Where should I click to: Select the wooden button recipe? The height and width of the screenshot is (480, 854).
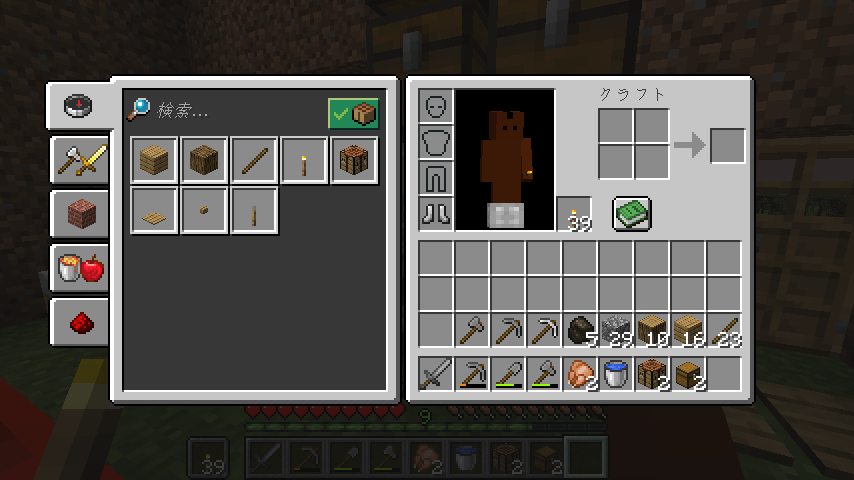click(x=204, y=210)
